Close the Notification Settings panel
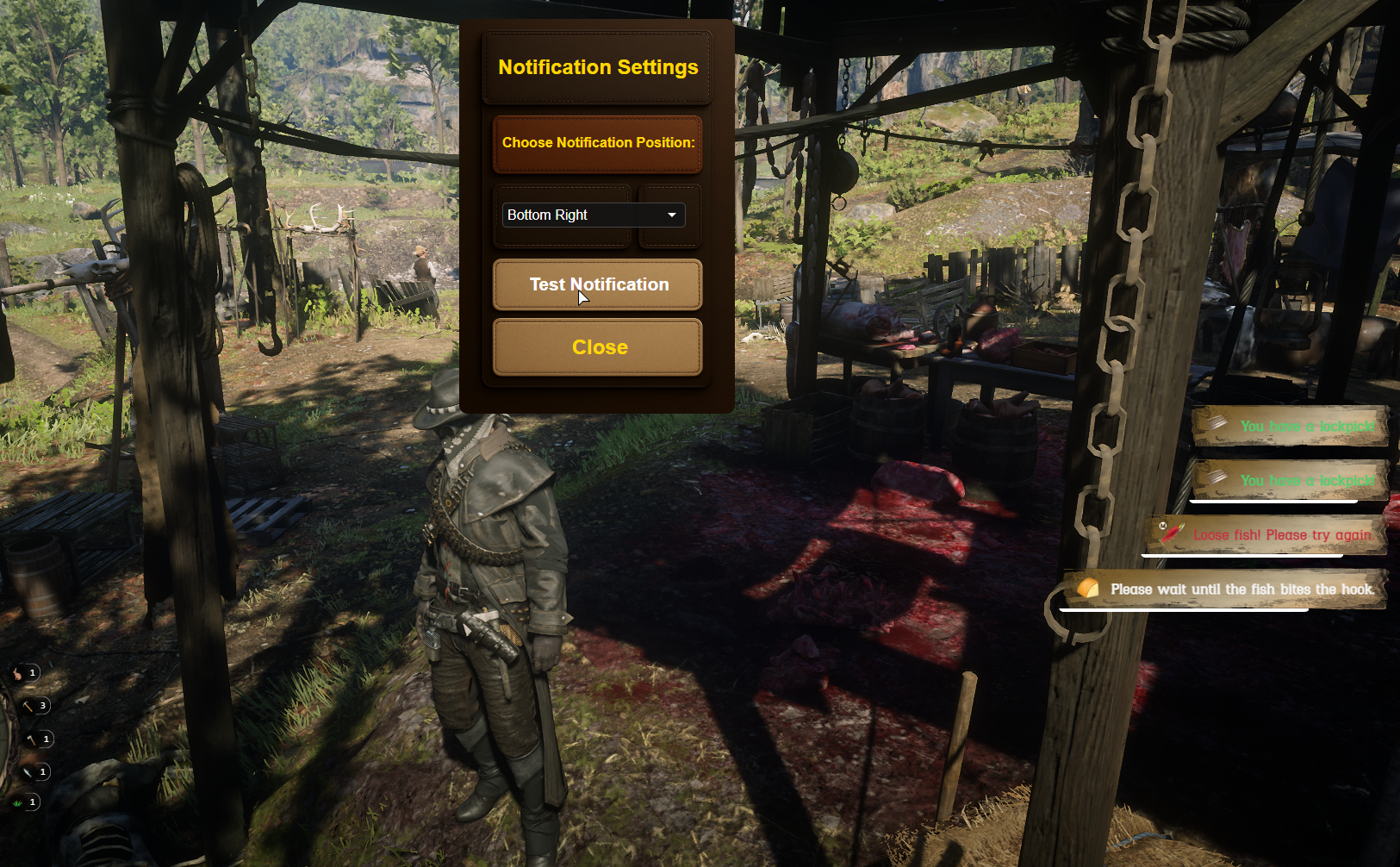Image resolution: width=1400 pixels, height=867 pixels. (598, 347)
